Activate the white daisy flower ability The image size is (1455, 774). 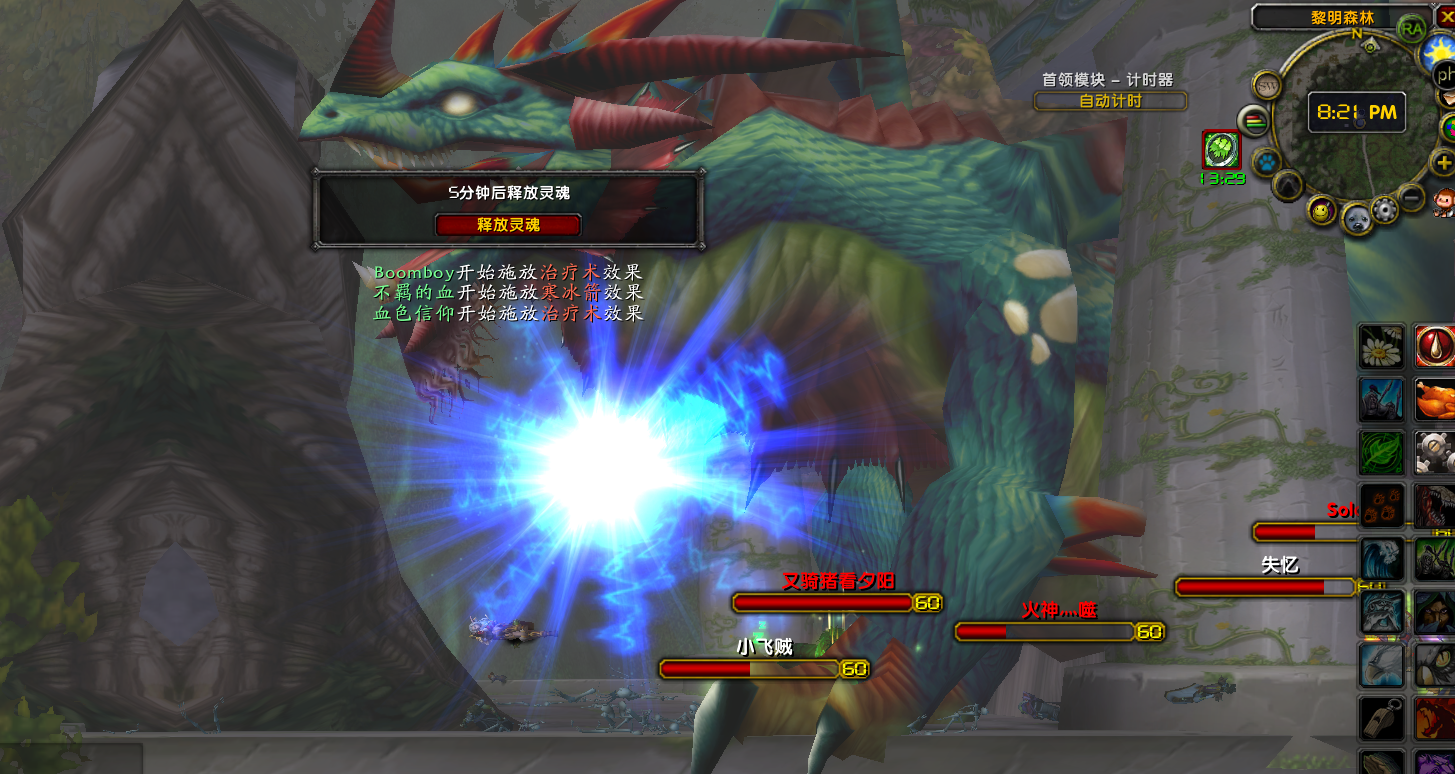1381,346
